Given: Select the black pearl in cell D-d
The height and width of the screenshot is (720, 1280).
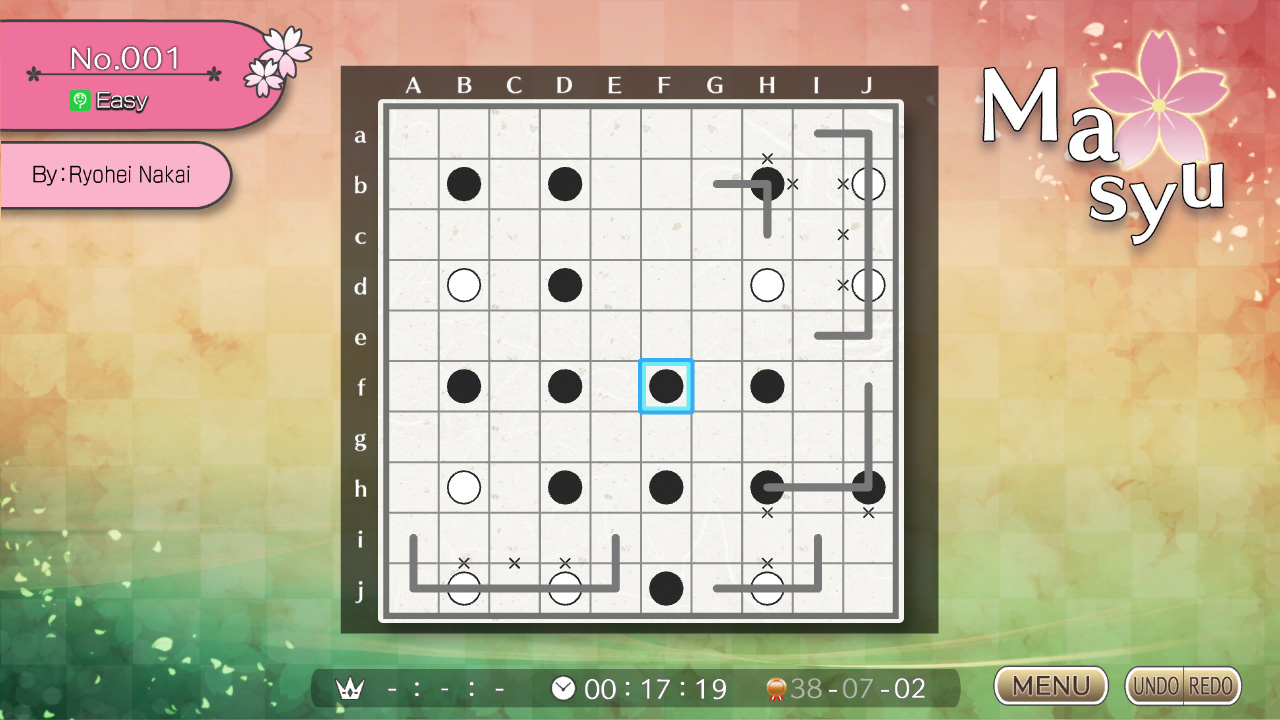Looking at the screenshot, I should point(565,285).
